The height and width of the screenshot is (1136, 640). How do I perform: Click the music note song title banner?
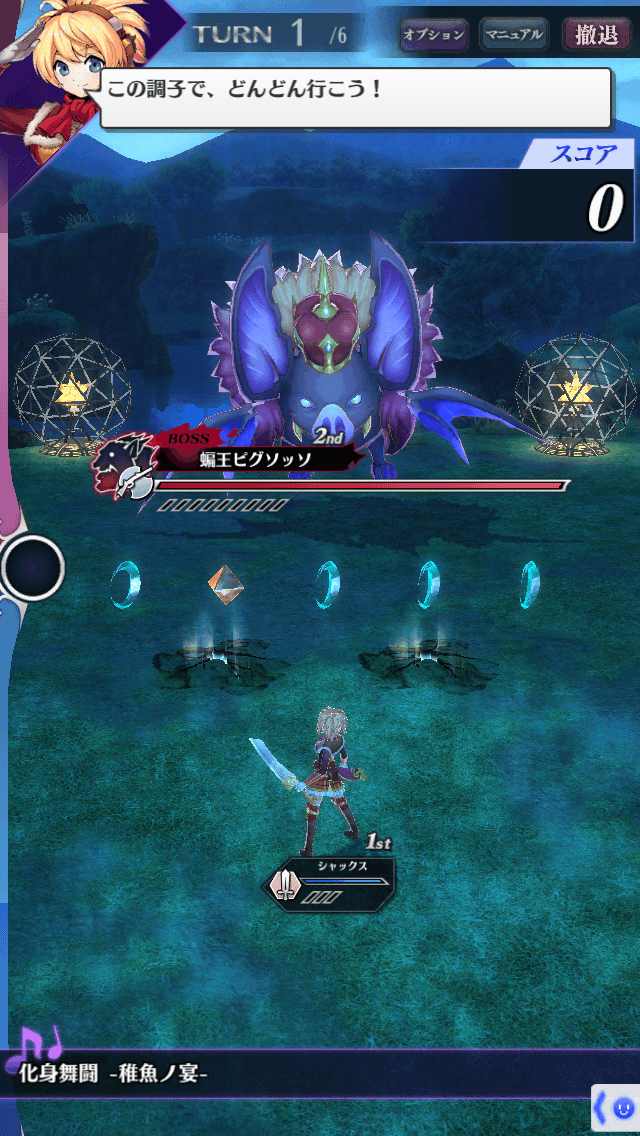[x=115, y=1075]
